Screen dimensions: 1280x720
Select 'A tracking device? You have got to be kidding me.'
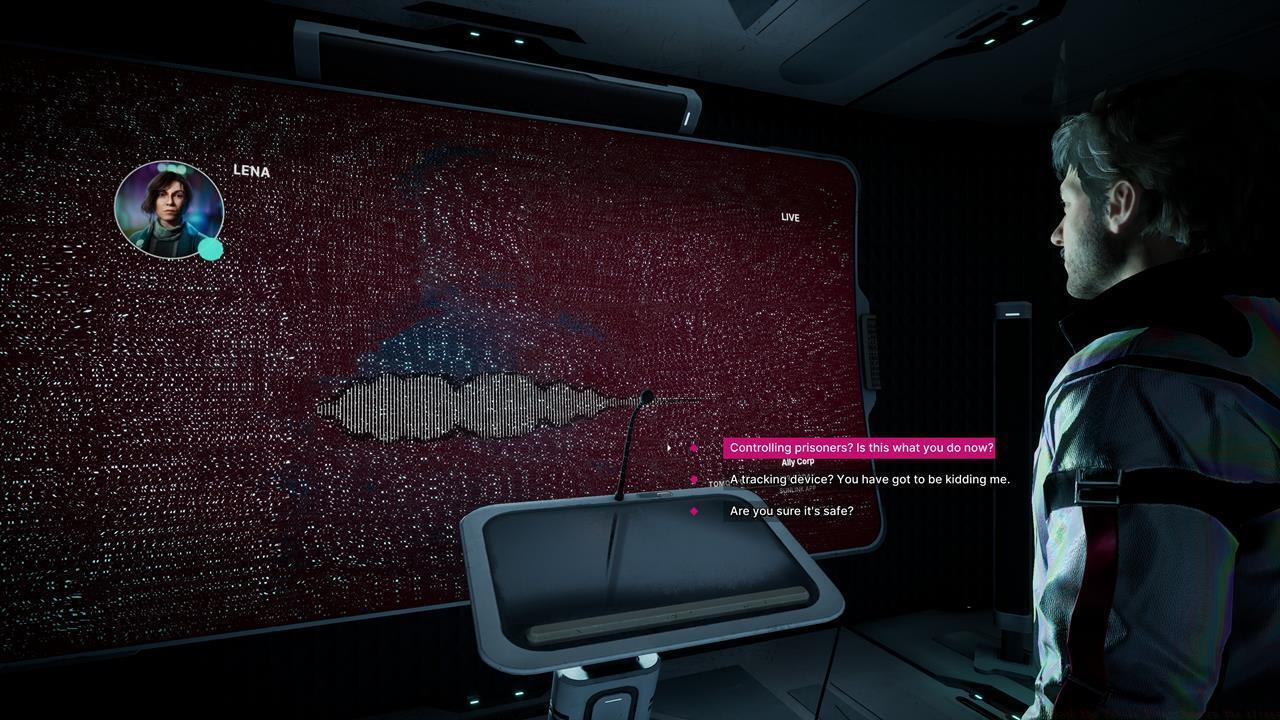(x=869, y=479)
